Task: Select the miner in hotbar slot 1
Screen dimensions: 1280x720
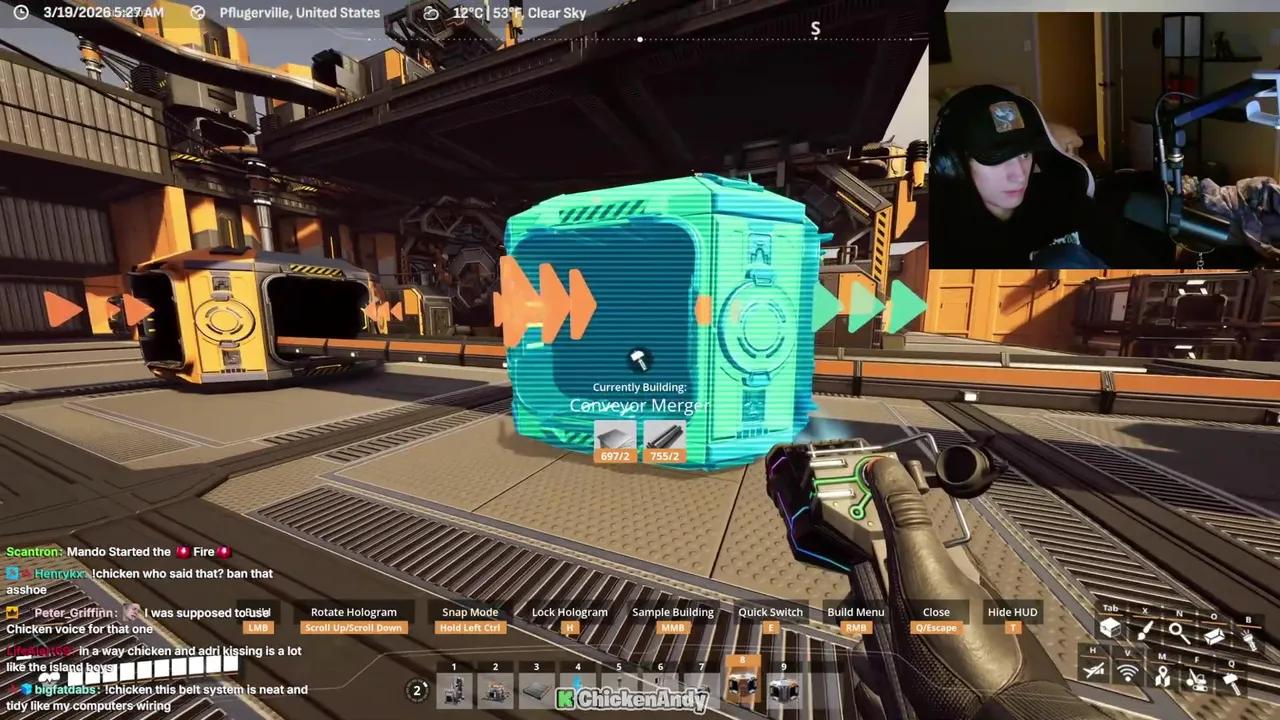Action: coord(454,688)
